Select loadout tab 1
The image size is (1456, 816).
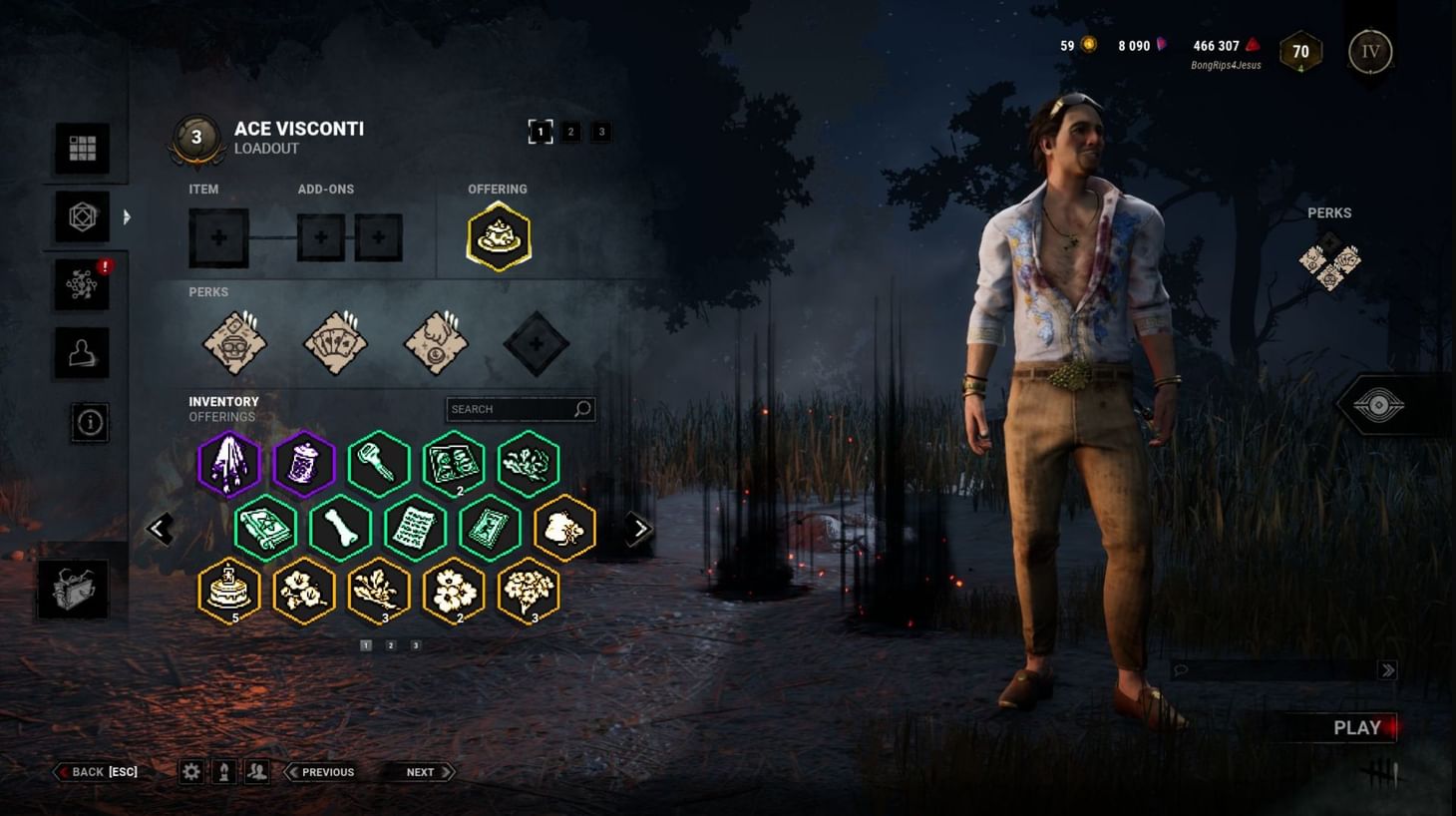coord(541,131)
